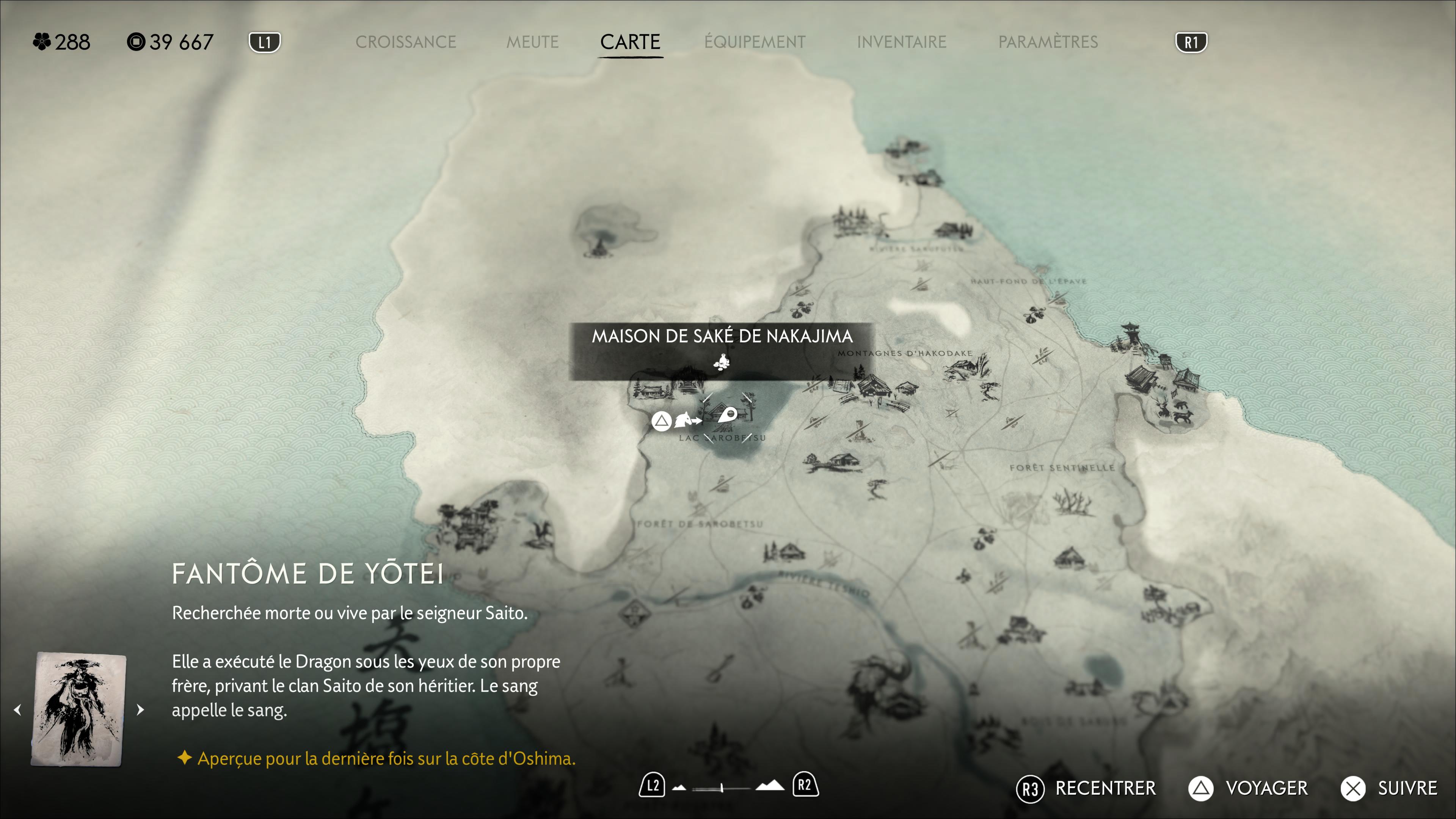This screenshot has height=819, width=1456.
Task: Zoom in using the large mountain icon
Action: (770, 786)
